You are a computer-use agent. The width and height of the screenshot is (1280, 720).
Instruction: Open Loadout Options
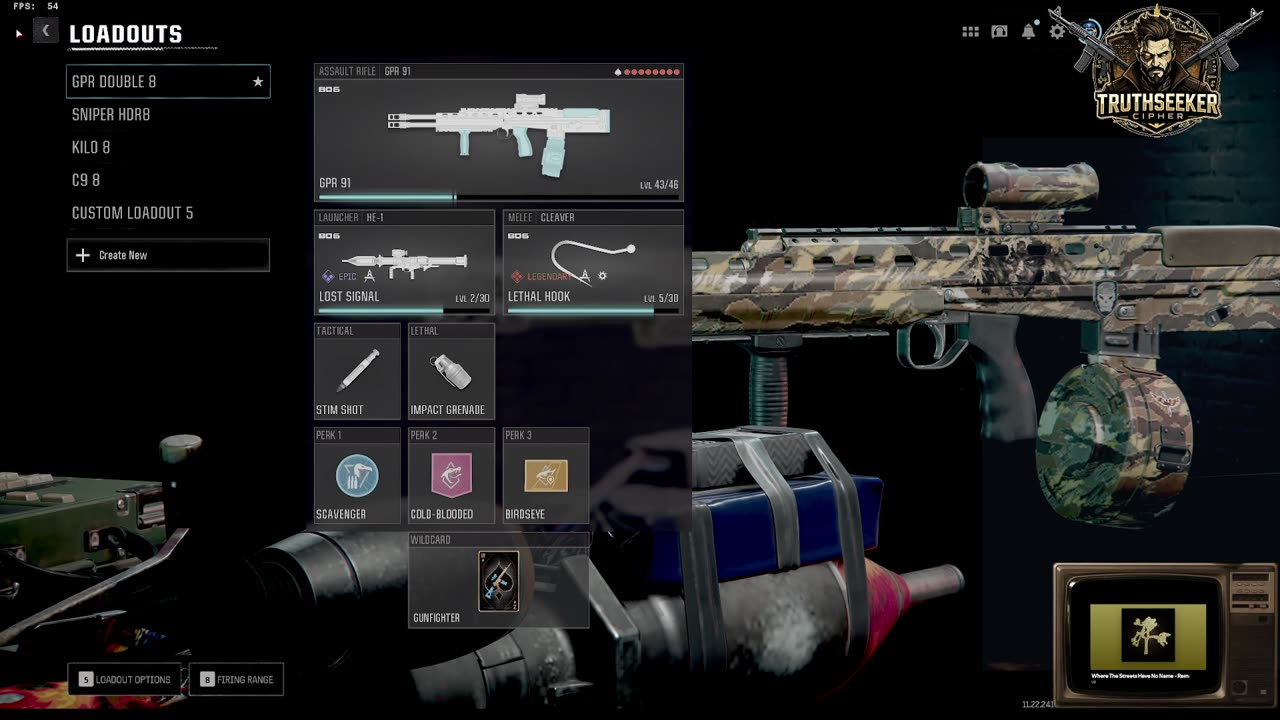pyautogui.click(x=125, y=680)
